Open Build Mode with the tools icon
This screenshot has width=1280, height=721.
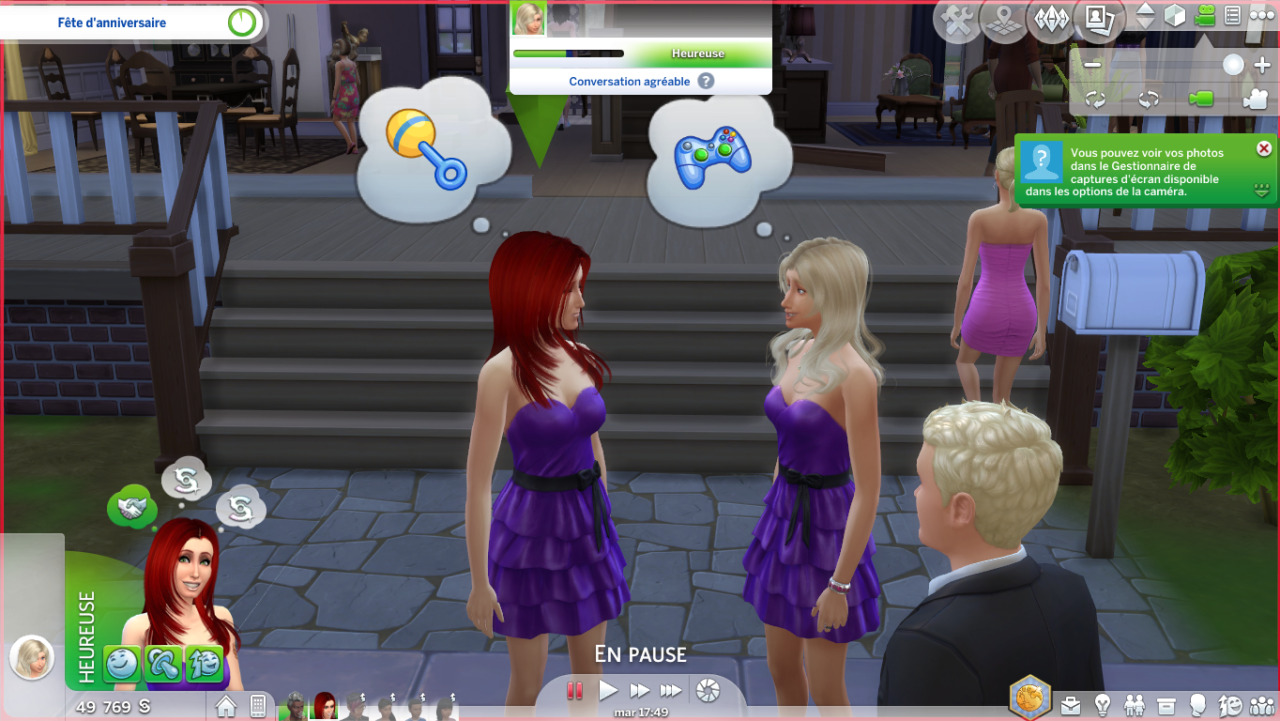[x=957, y=20]
